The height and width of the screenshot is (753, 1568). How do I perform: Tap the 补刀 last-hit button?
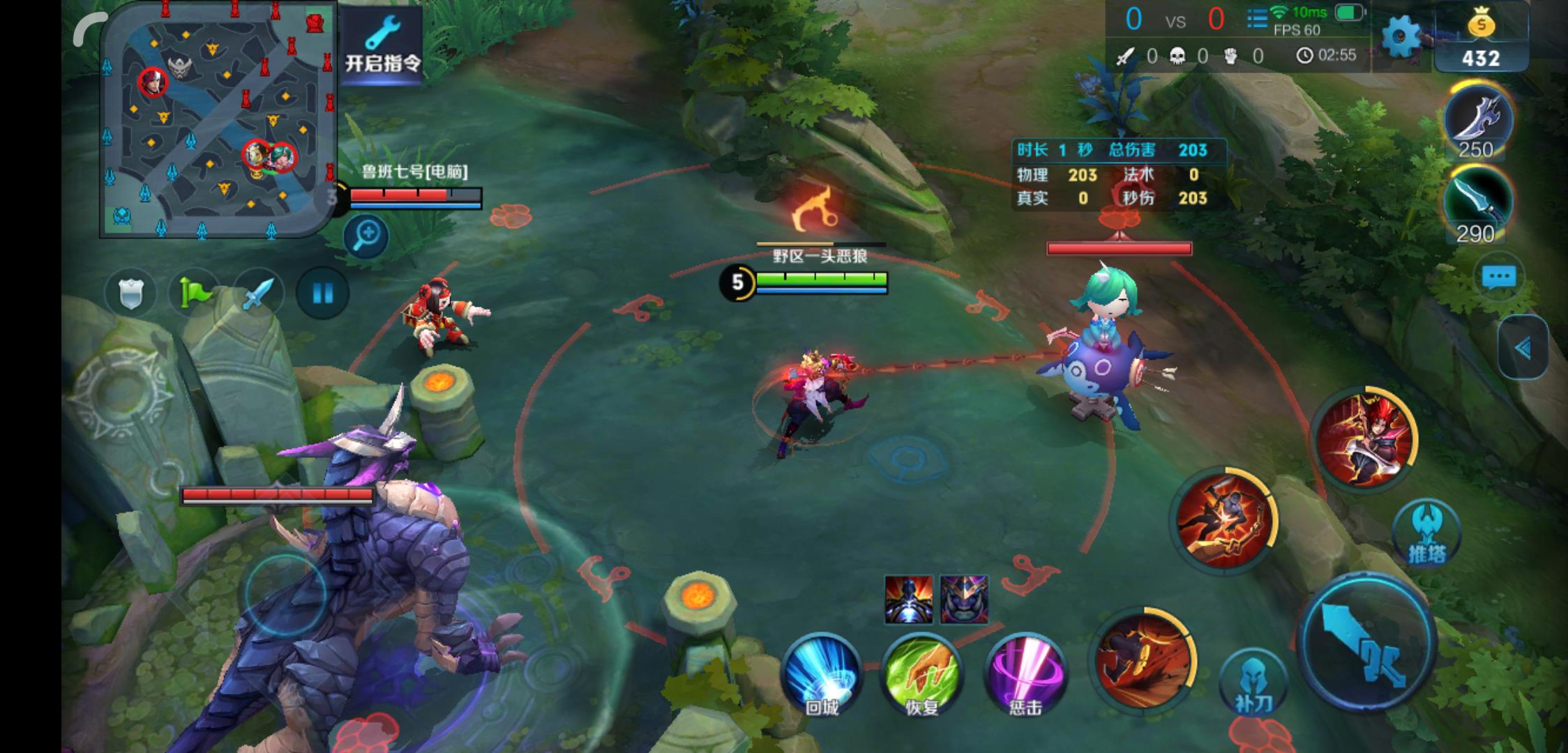[x=1253, y=683]
